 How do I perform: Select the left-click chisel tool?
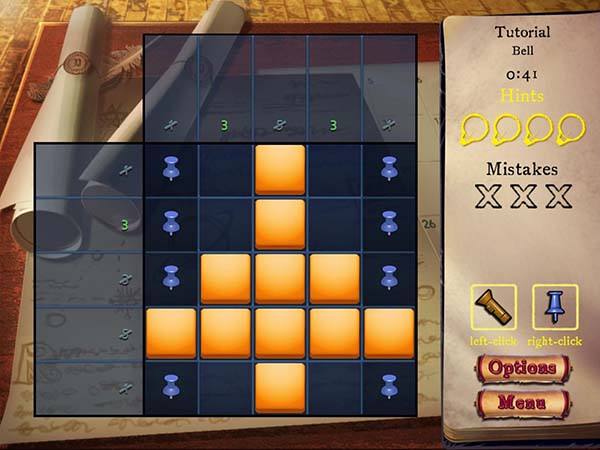(x=494, y=307)
